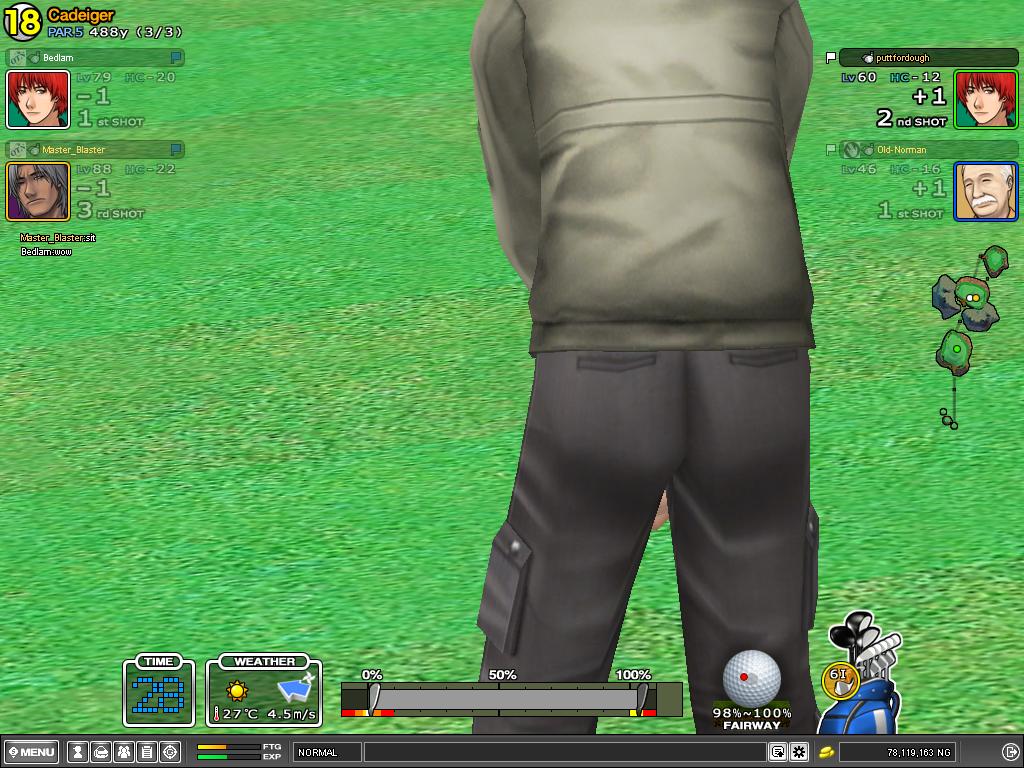
Task: Select puttfordough's player portrait
Action: pos(986,99)
